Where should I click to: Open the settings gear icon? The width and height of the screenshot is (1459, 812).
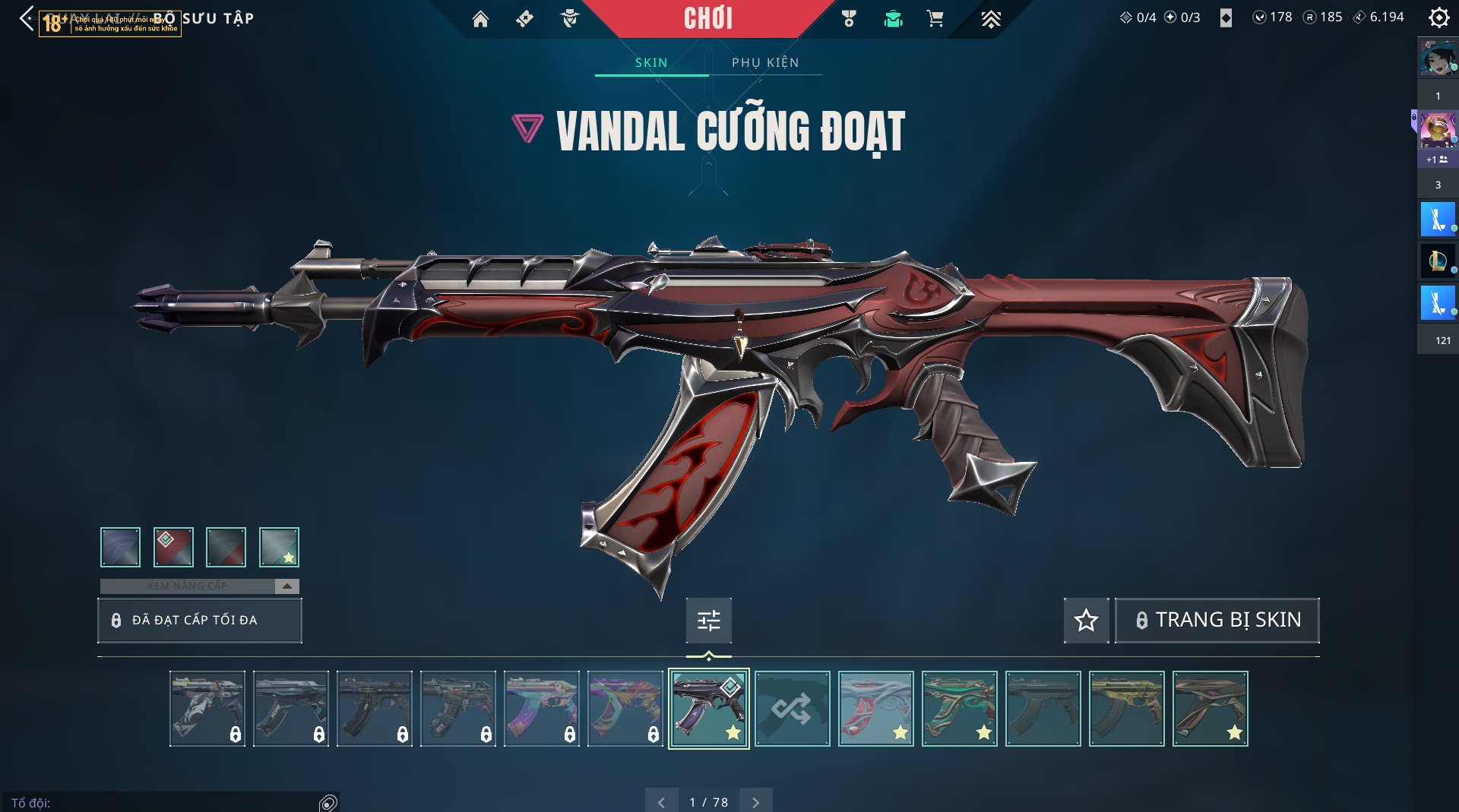click(1438, 17)
